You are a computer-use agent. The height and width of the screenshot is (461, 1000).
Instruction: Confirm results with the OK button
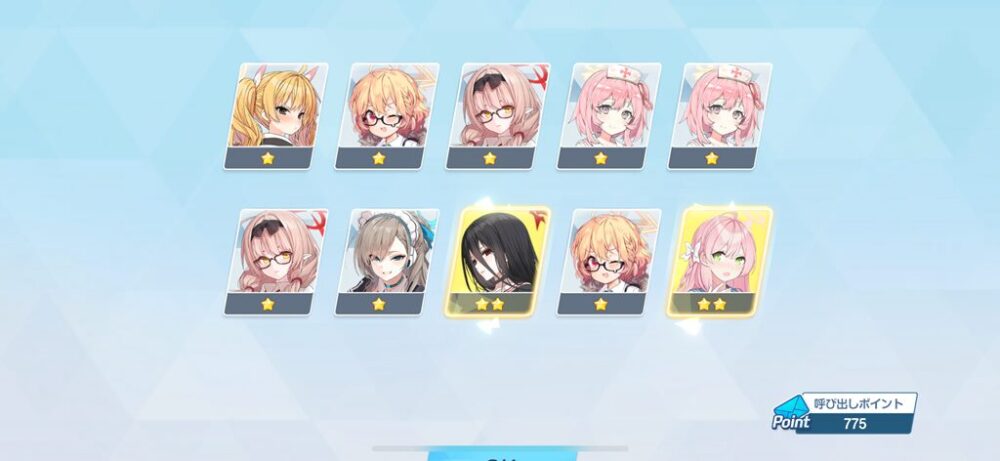pyautogui.click(x=500, y=455)
